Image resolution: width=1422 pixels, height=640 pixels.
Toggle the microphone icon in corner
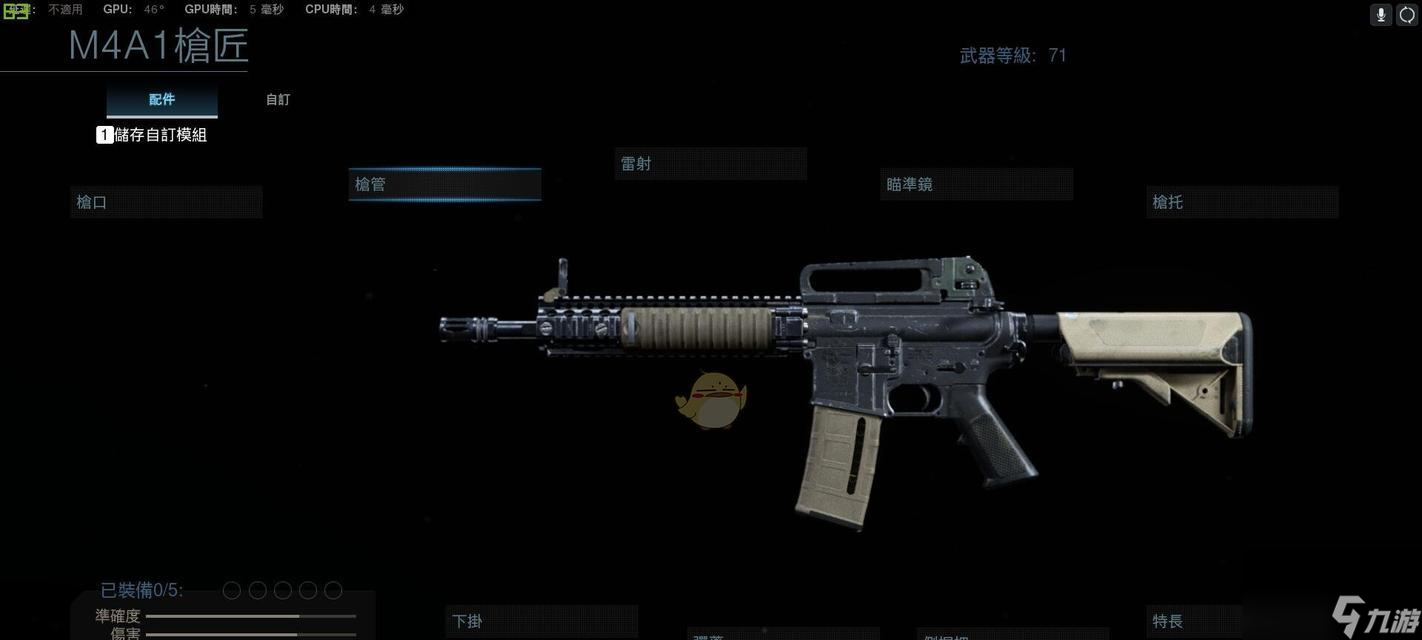click(1381, 14)
